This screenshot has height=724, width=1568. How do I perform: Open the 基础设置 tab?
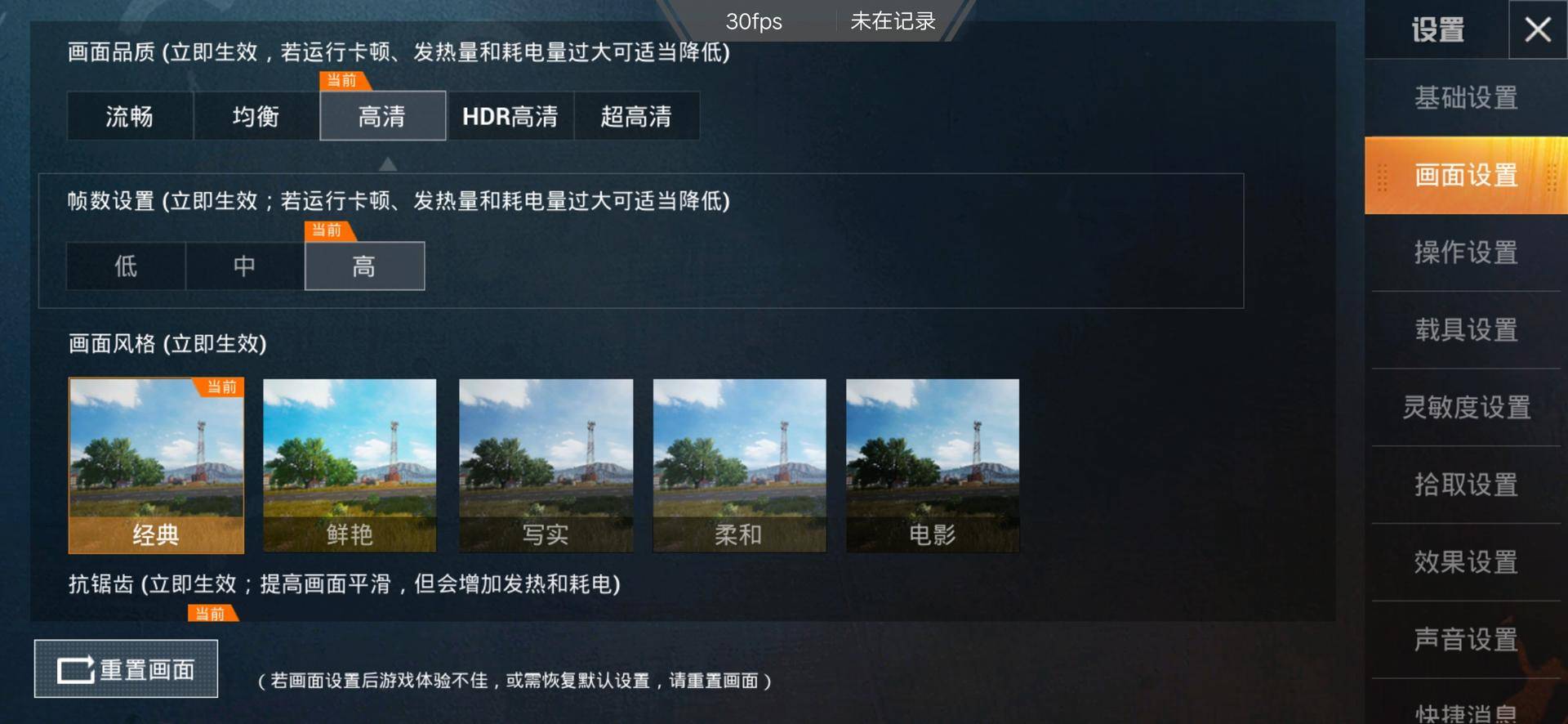(1466, 98)
